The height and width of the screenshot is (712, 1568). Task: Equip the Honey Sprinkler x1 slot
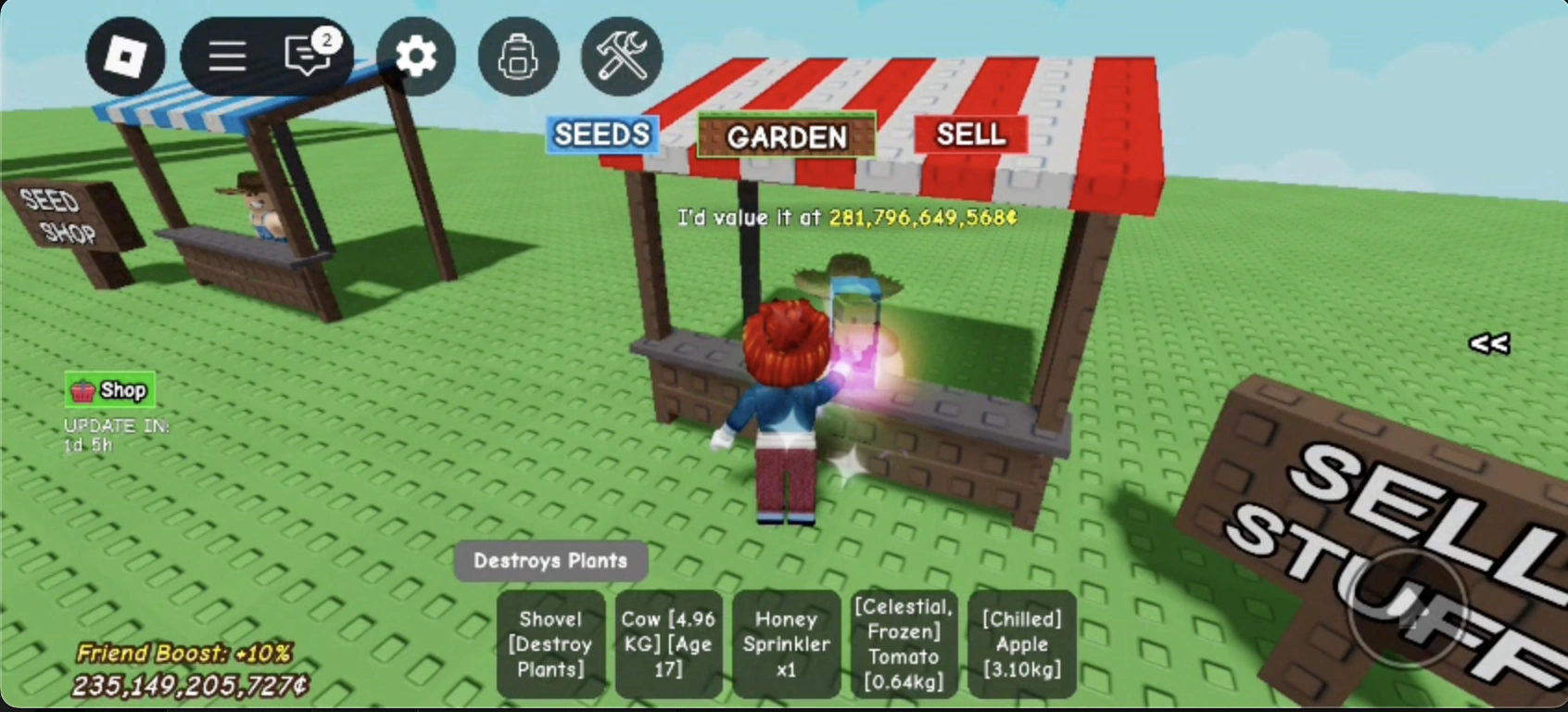786,644
